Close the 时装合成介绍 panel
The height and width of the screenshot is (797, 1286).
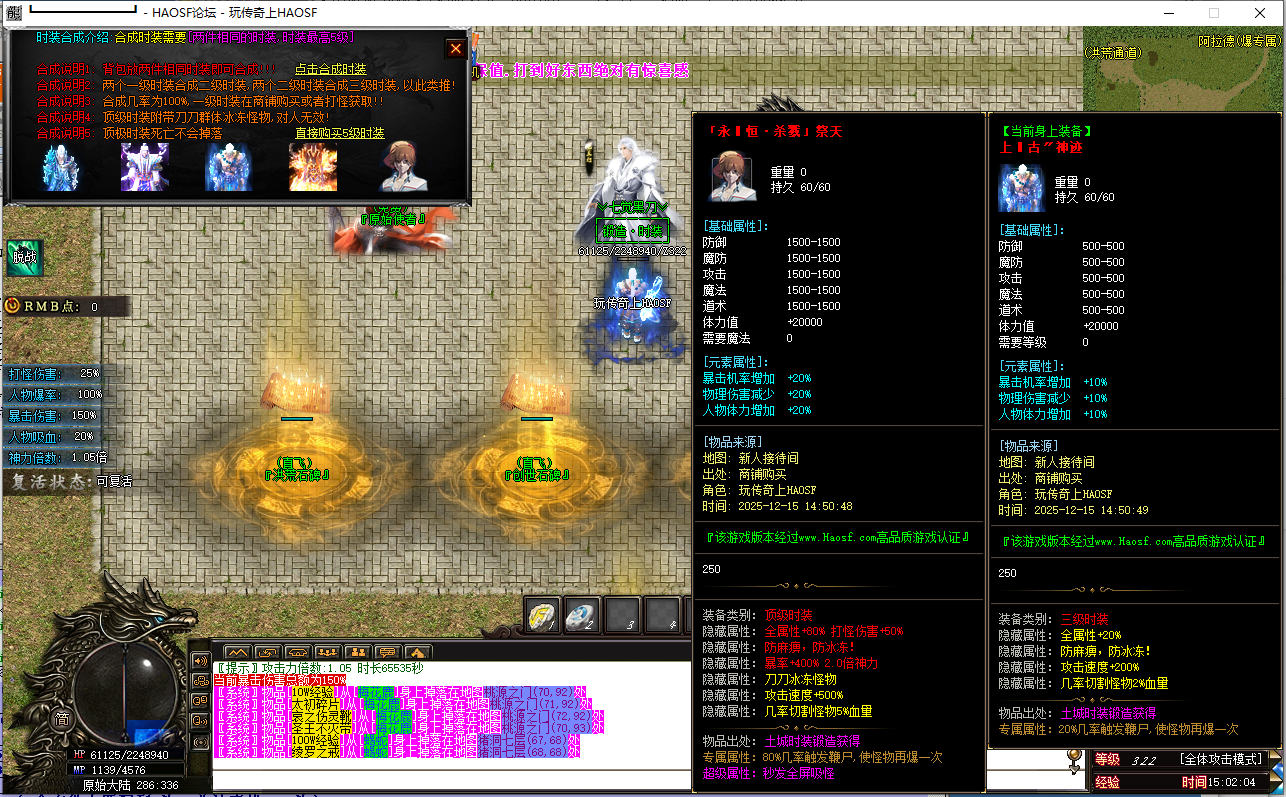pyautogui.click(x=456, y=48)
